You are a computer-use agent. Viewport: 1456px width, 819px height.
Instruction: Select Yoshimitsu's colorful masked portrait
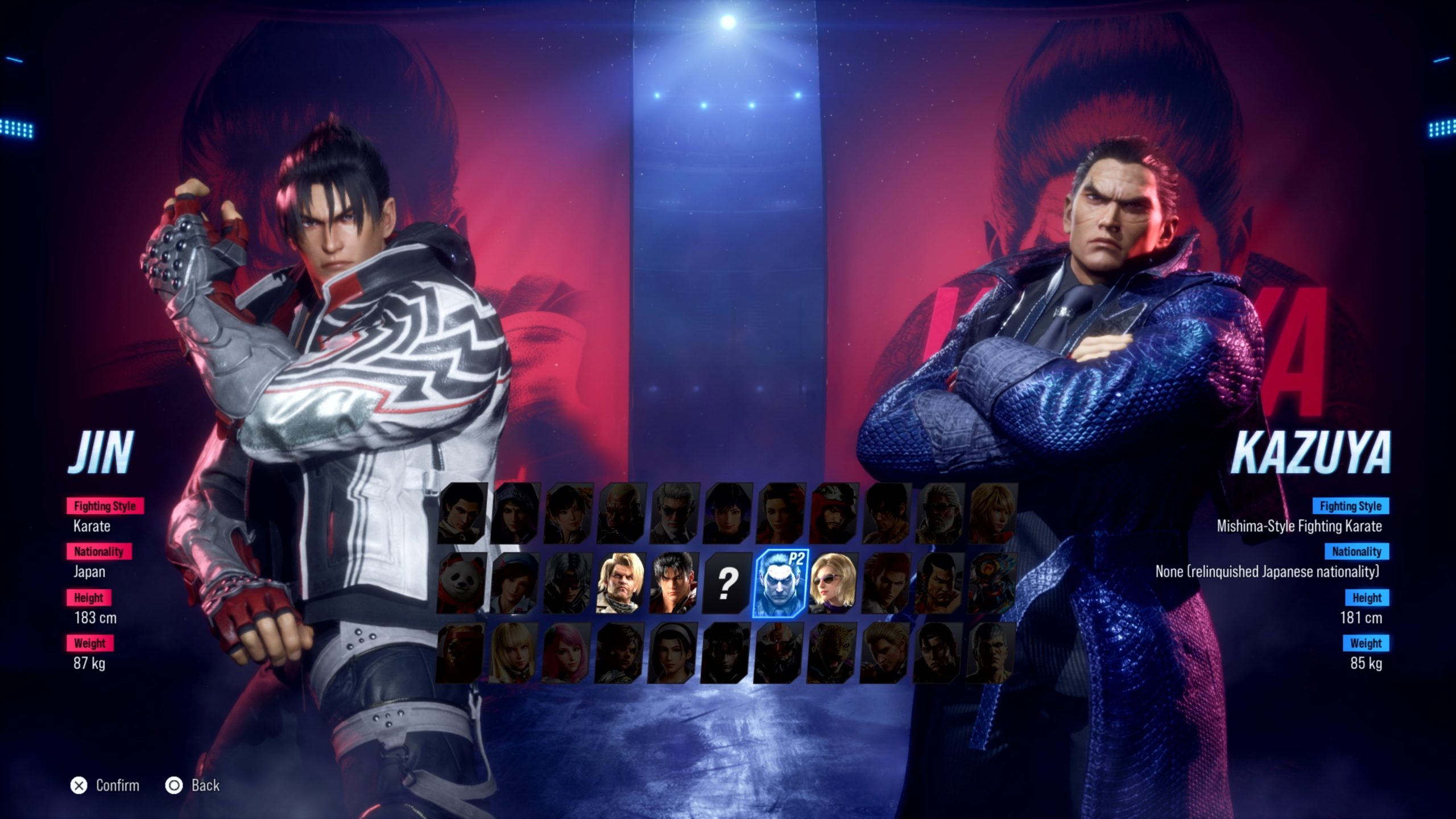click(992, 584)
